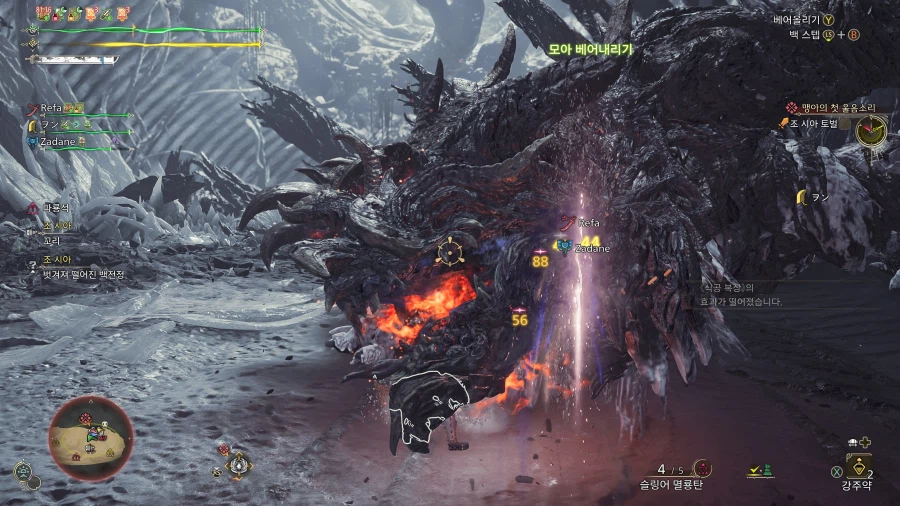Screen dimensions: 900x506
Task: Select party member Refa in the list
Action: (53, 108)
